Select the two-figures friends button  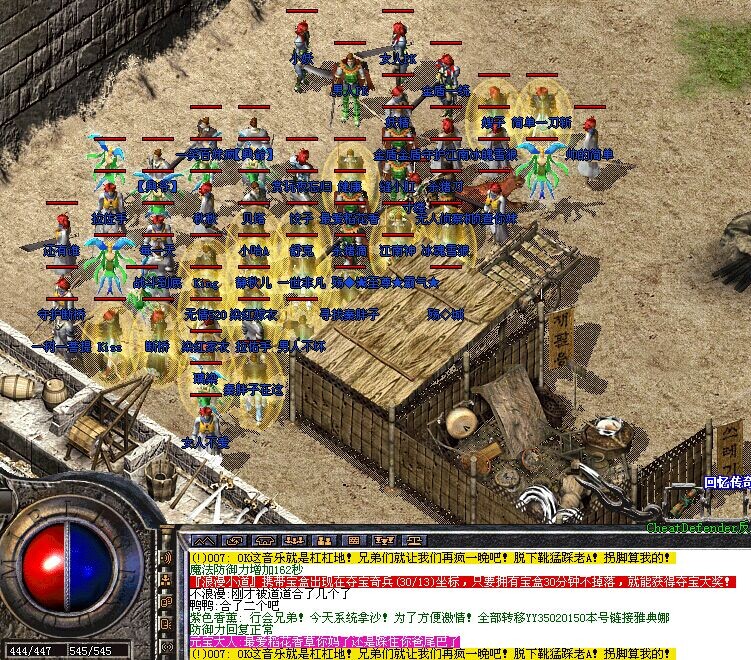[x=323, y=540]
